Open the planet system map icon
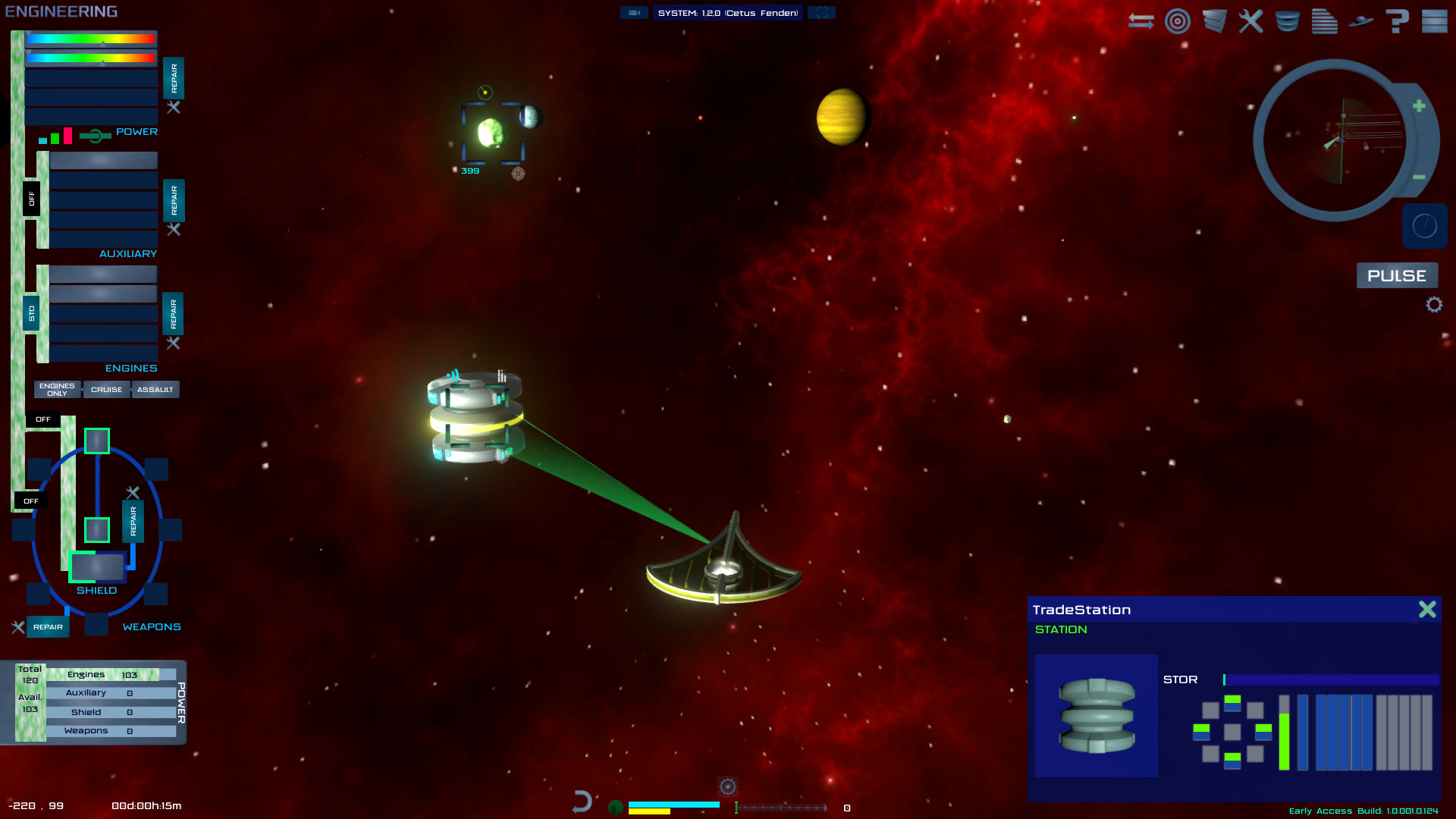Viewport: 1456px width, 819px height. click(x=1361, y=21)
